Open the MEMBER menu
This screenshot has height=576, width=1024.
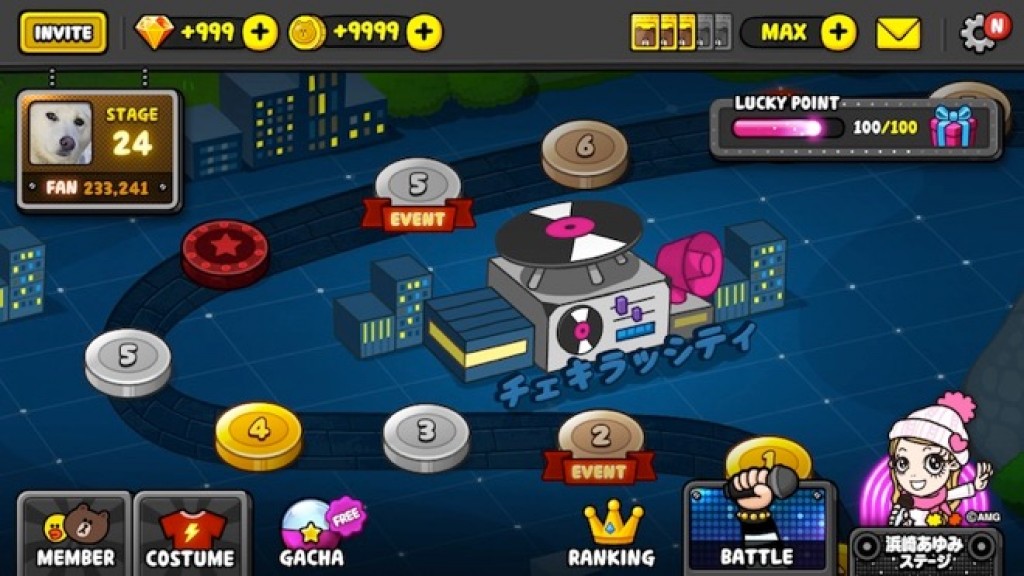coord(74,533)
